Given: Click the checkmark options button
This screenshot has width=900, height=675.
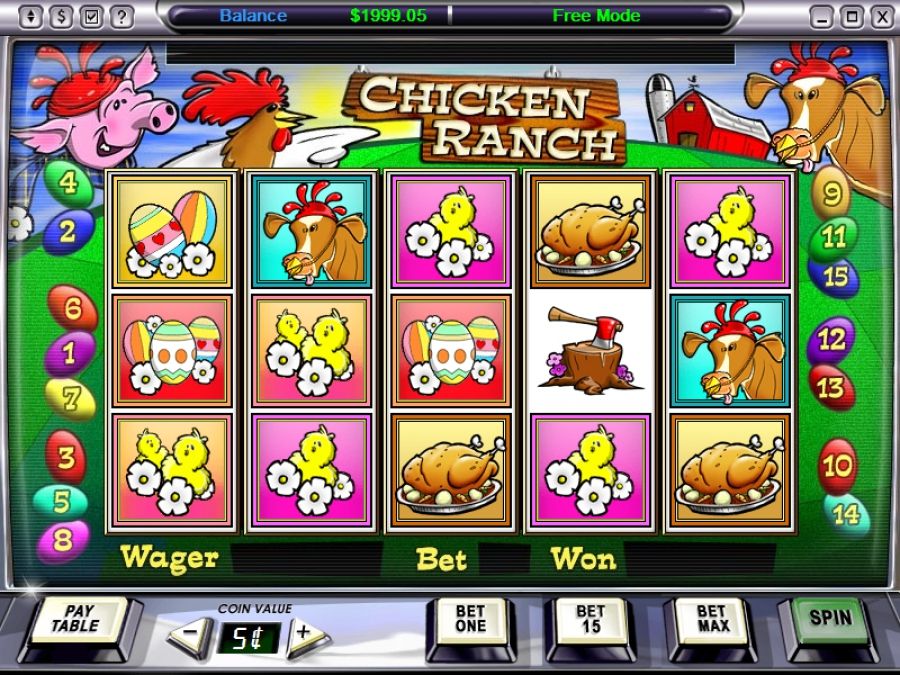Looking at the screenshot, I should click(91, 17).
